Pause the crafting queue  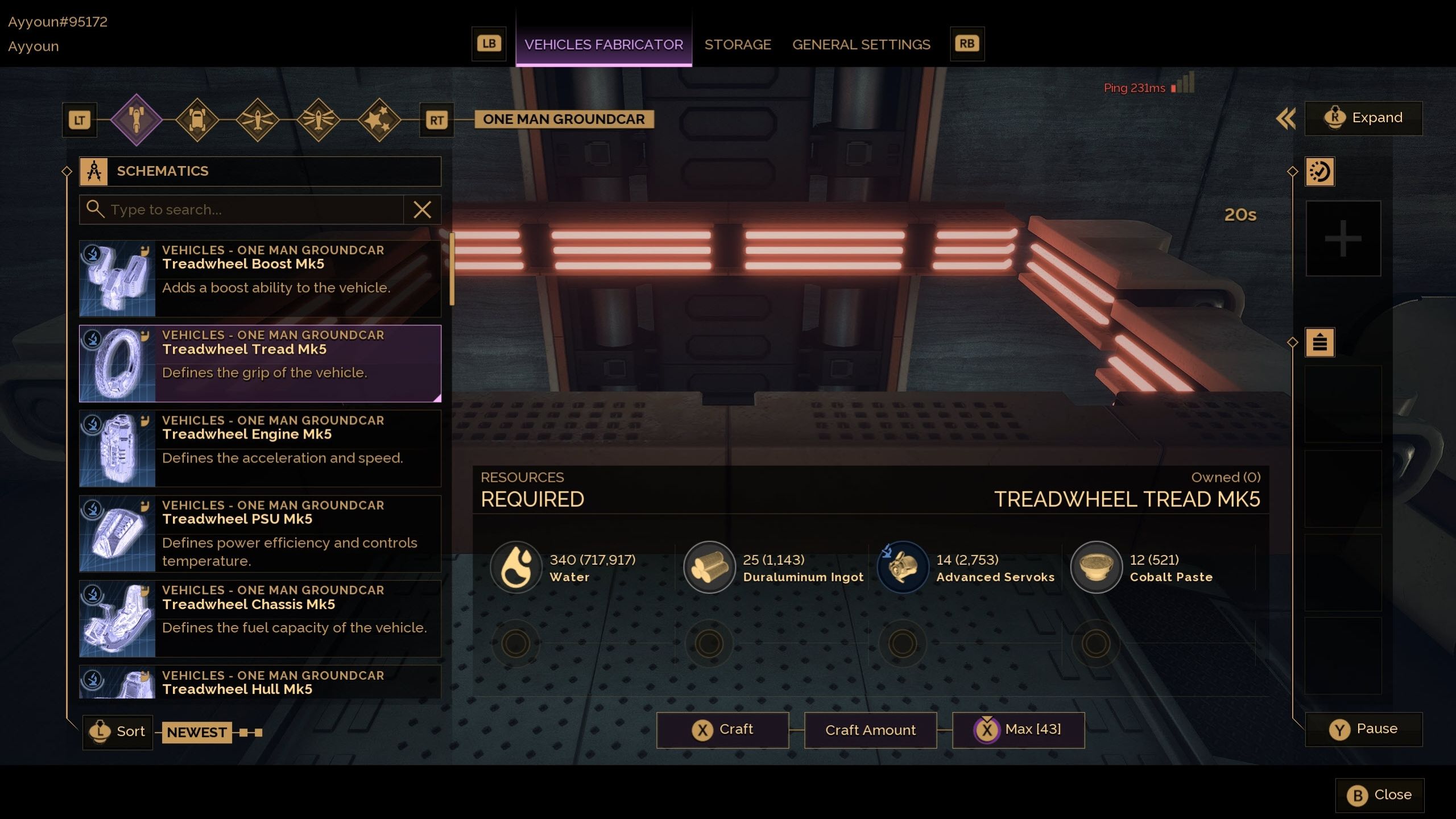[x=1363, y=729]
